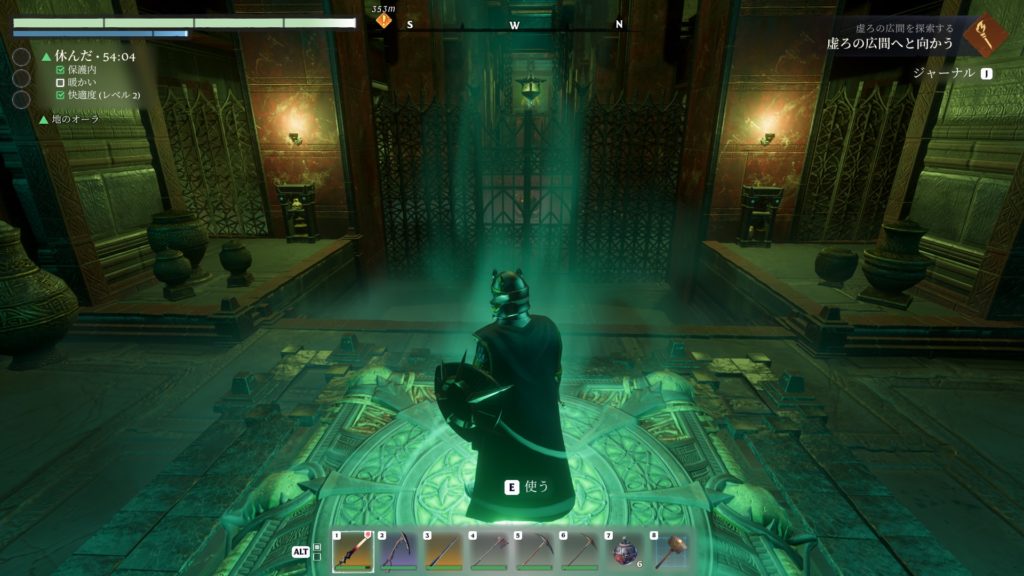Equip the hammer in hotbar slot 8

click(670, 551)
